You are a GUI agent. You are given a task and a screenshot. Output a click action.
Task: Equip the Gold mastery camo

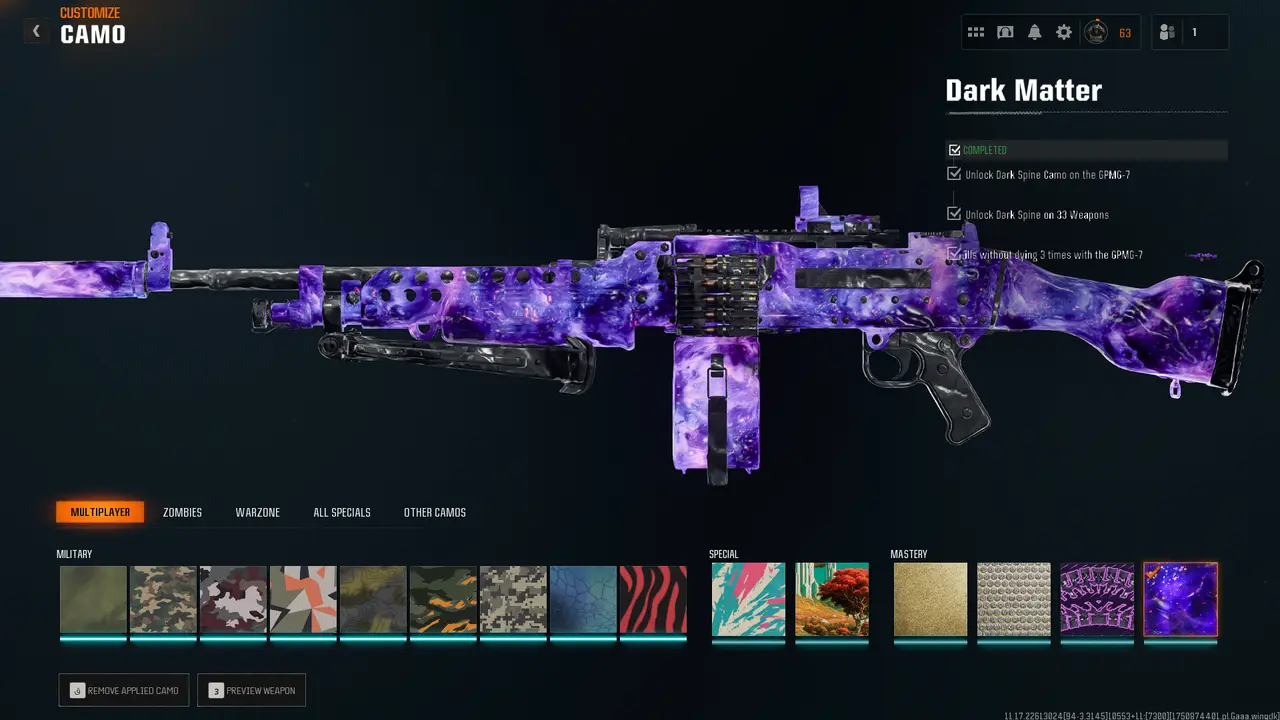(930, 600)
